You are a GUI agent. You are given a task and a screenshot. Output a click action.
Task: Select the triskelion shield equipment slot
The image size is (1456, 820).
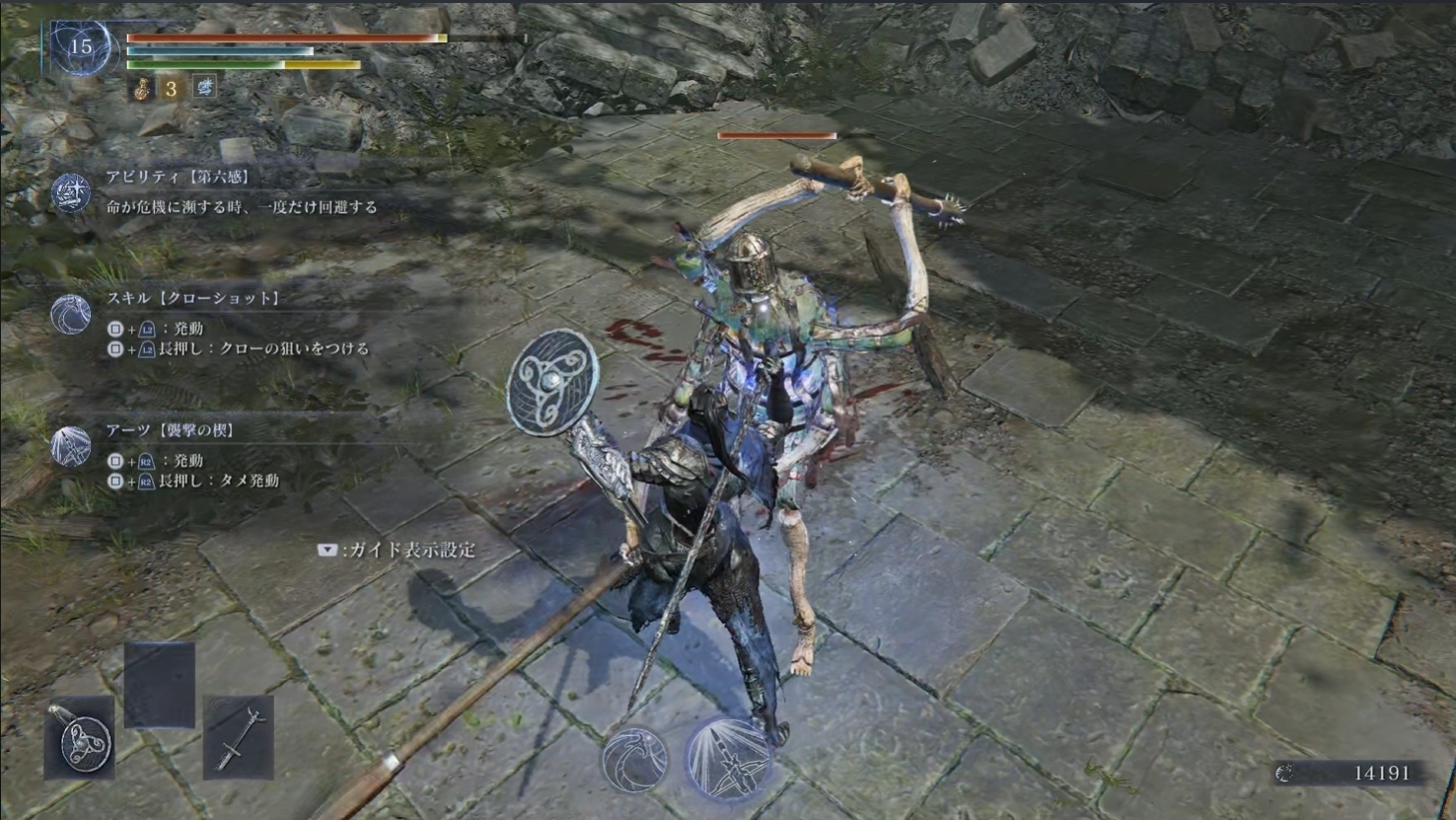pos(81,737)
